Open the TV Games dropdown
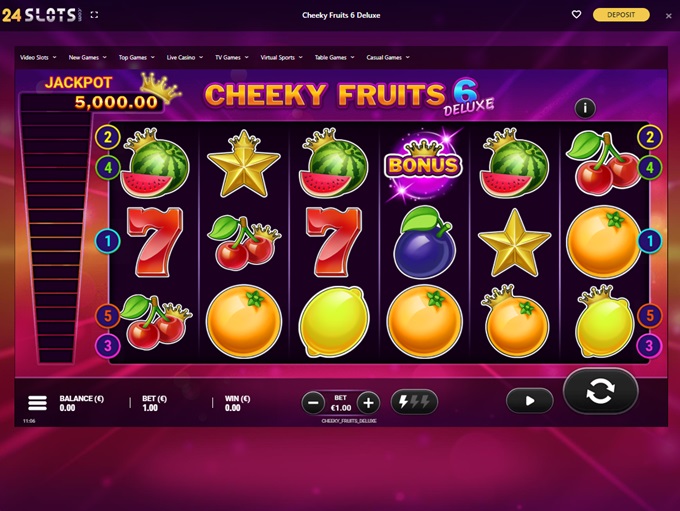This screenshot has height=511, width=680. click(233, 58)
